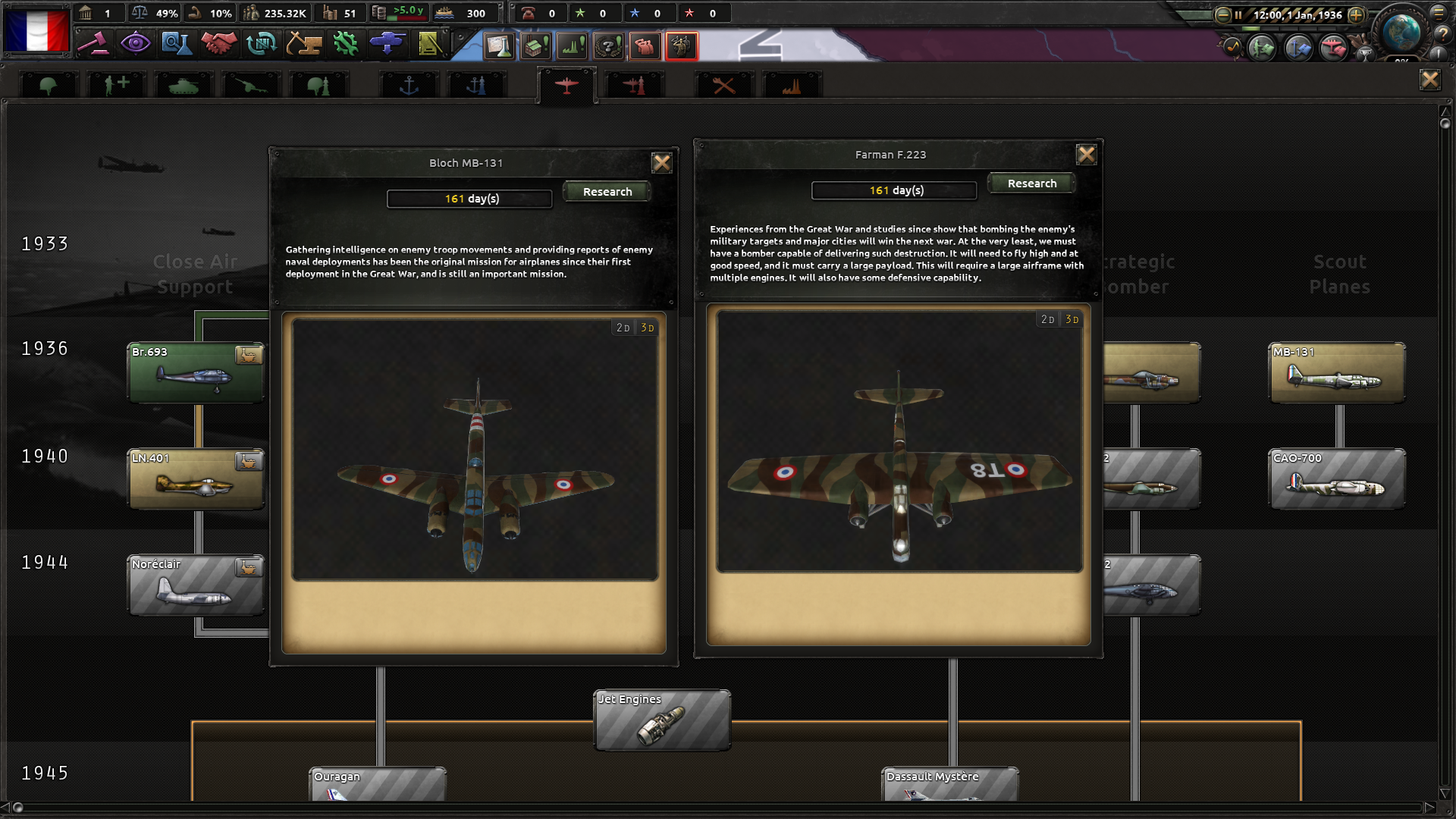This screenshot has width=1456, height=819.
Task: Switch the Farman F.223 viewer to 2D
Action: (x=1048, y=319)
